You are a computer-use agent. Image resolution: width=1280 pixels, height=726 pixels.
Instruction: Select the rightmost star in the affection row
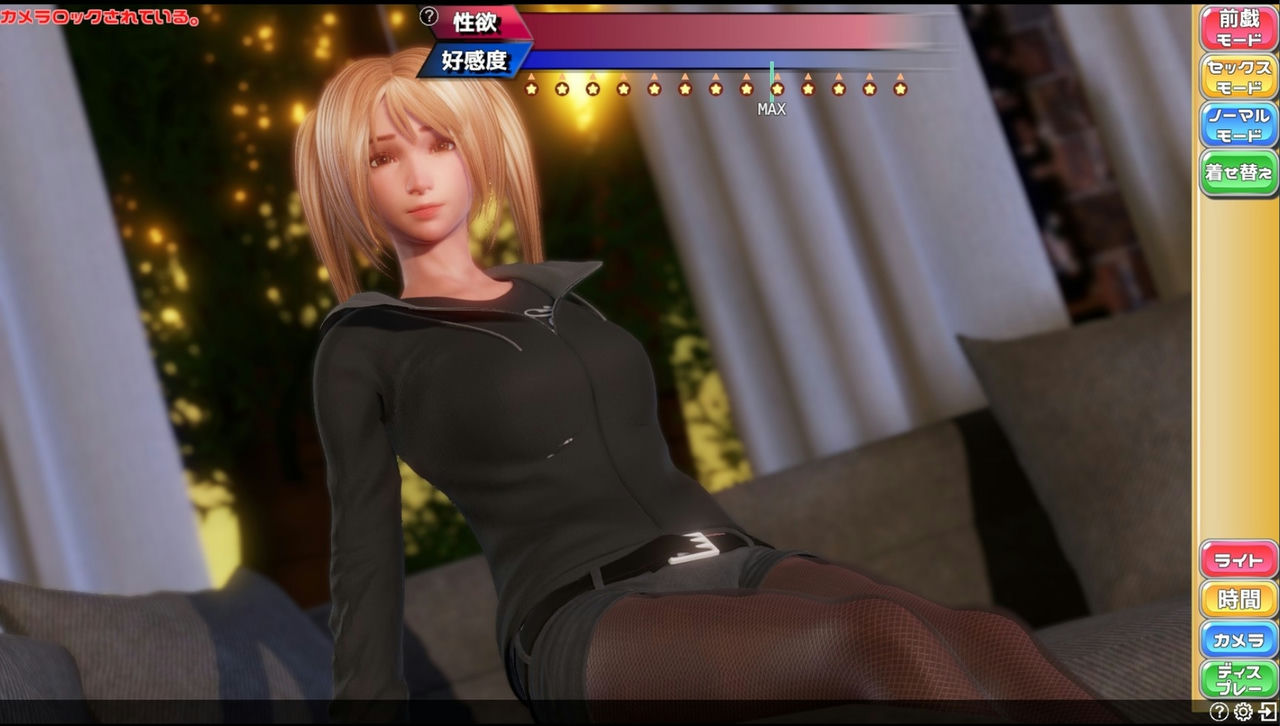(899, 89)
